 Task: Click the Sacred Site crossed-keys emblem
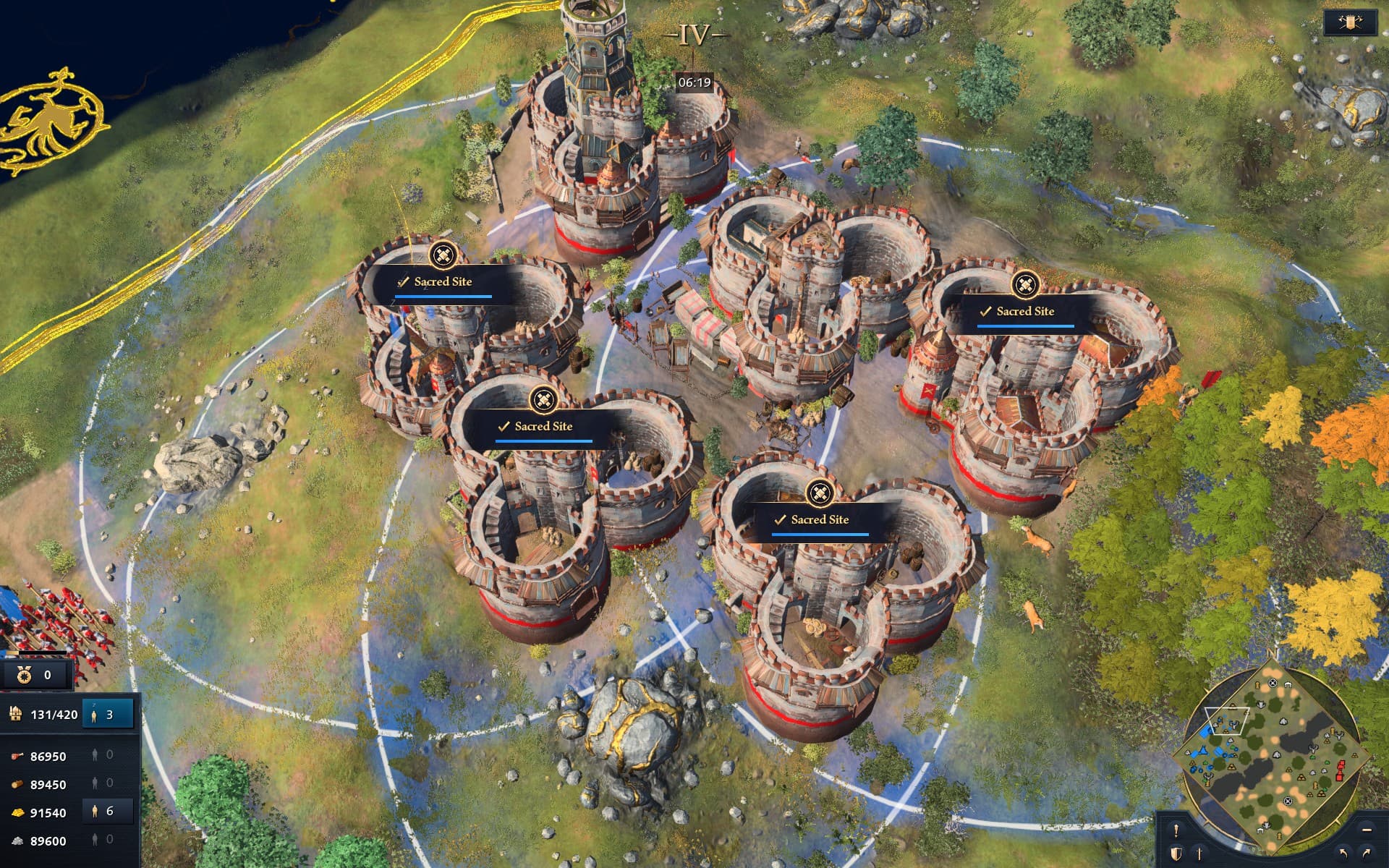tap(443, 255)
